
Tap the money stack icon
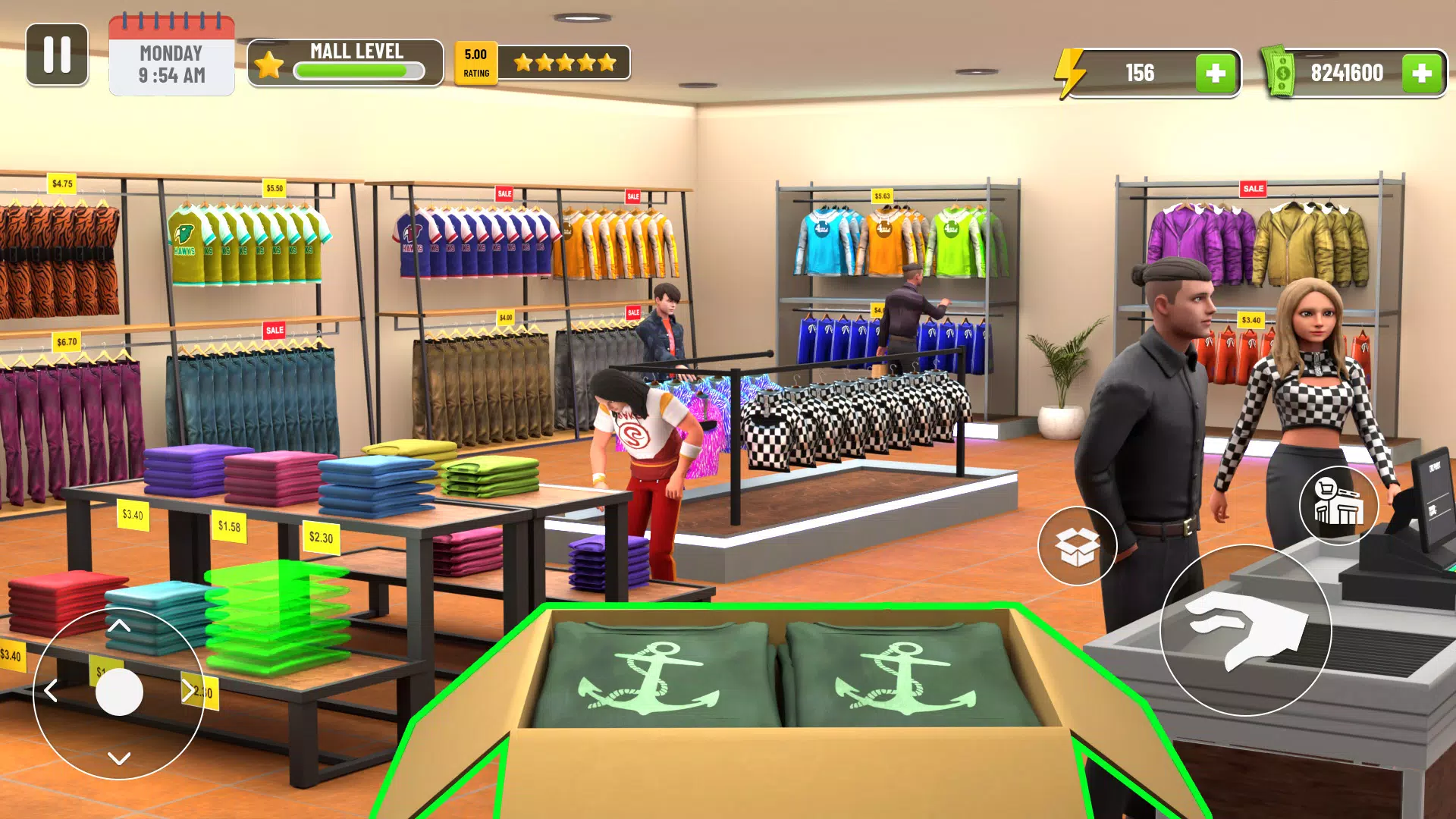click(x=1285, y=72)
